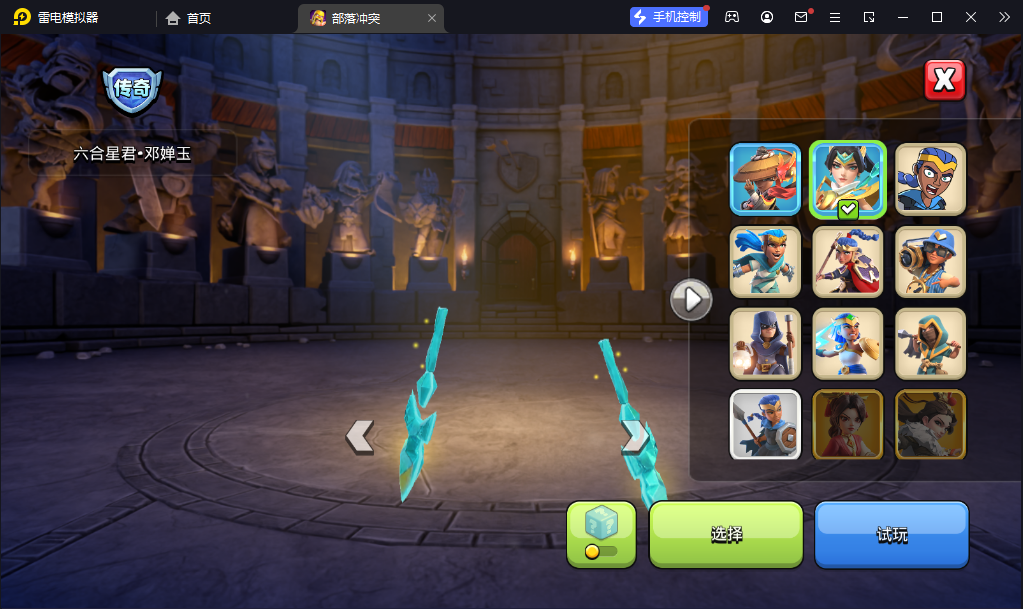
Task: Show the previous skin with left arrow
Action: point(360,436)
